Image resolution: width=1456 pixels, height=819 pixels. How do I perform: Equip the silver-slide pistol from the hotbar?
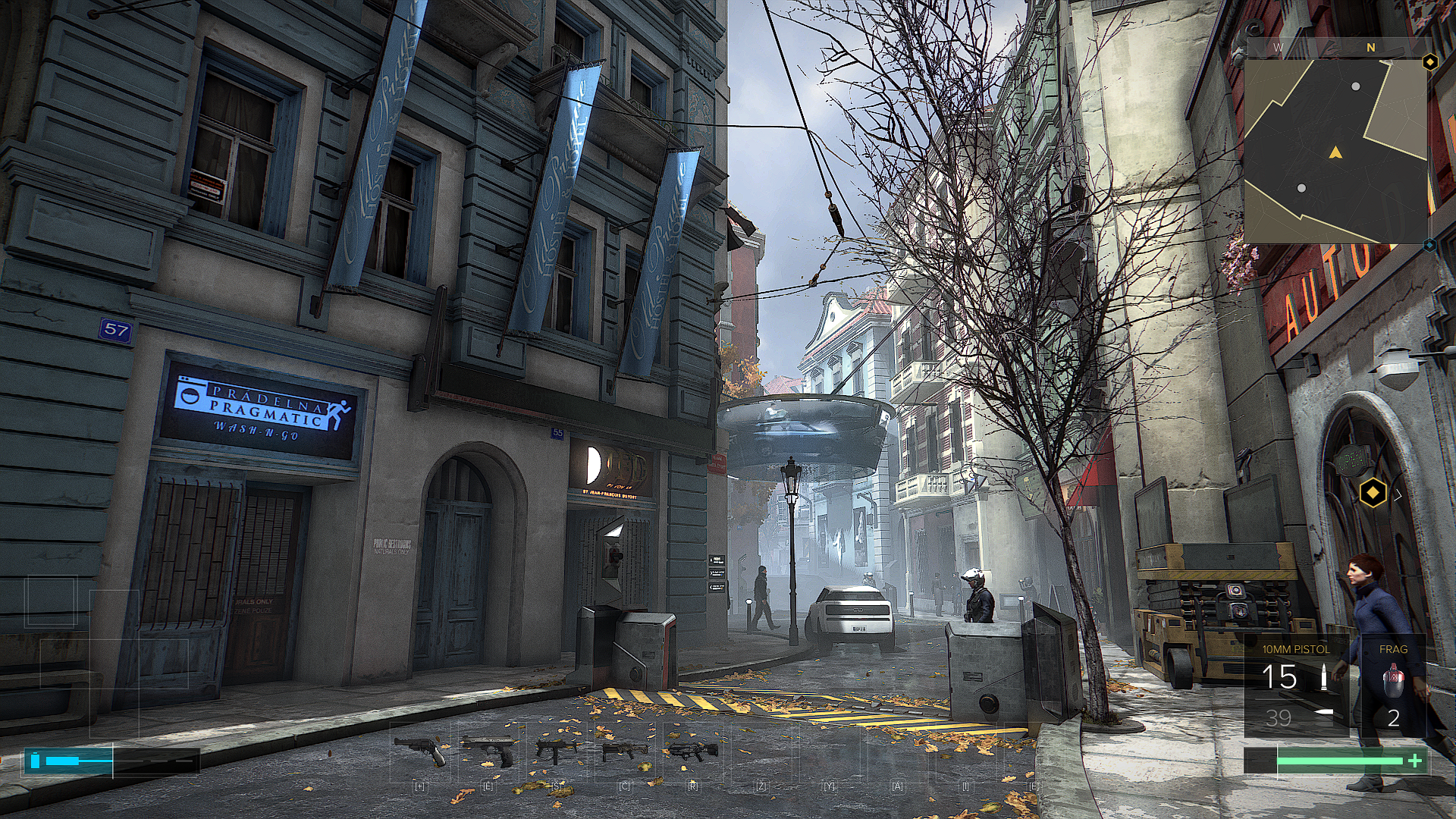(488, 750)
